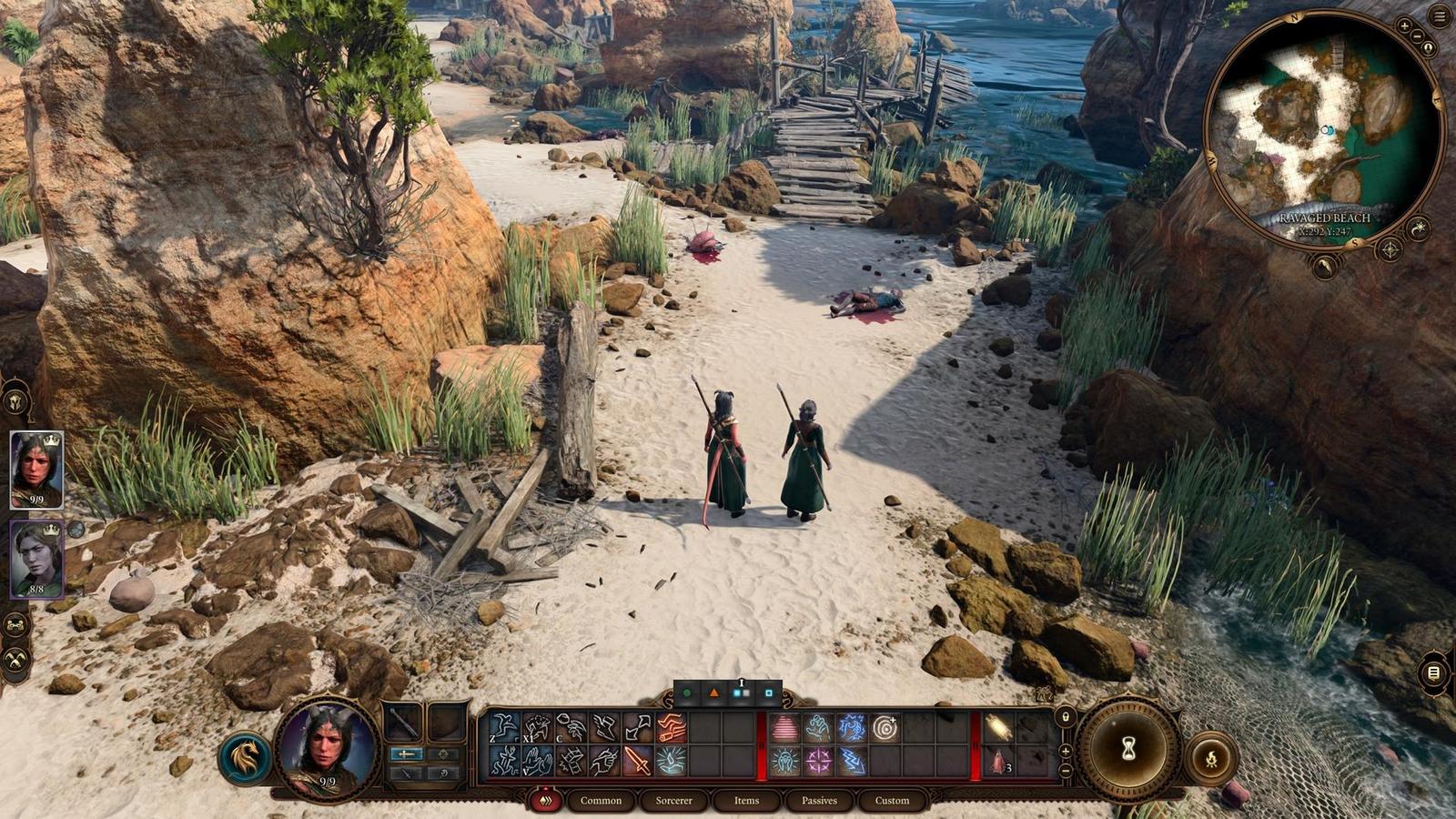Click the minimap zoom-in button
The width and height of the screenshot is (1456, 819).
[1405, 25]
